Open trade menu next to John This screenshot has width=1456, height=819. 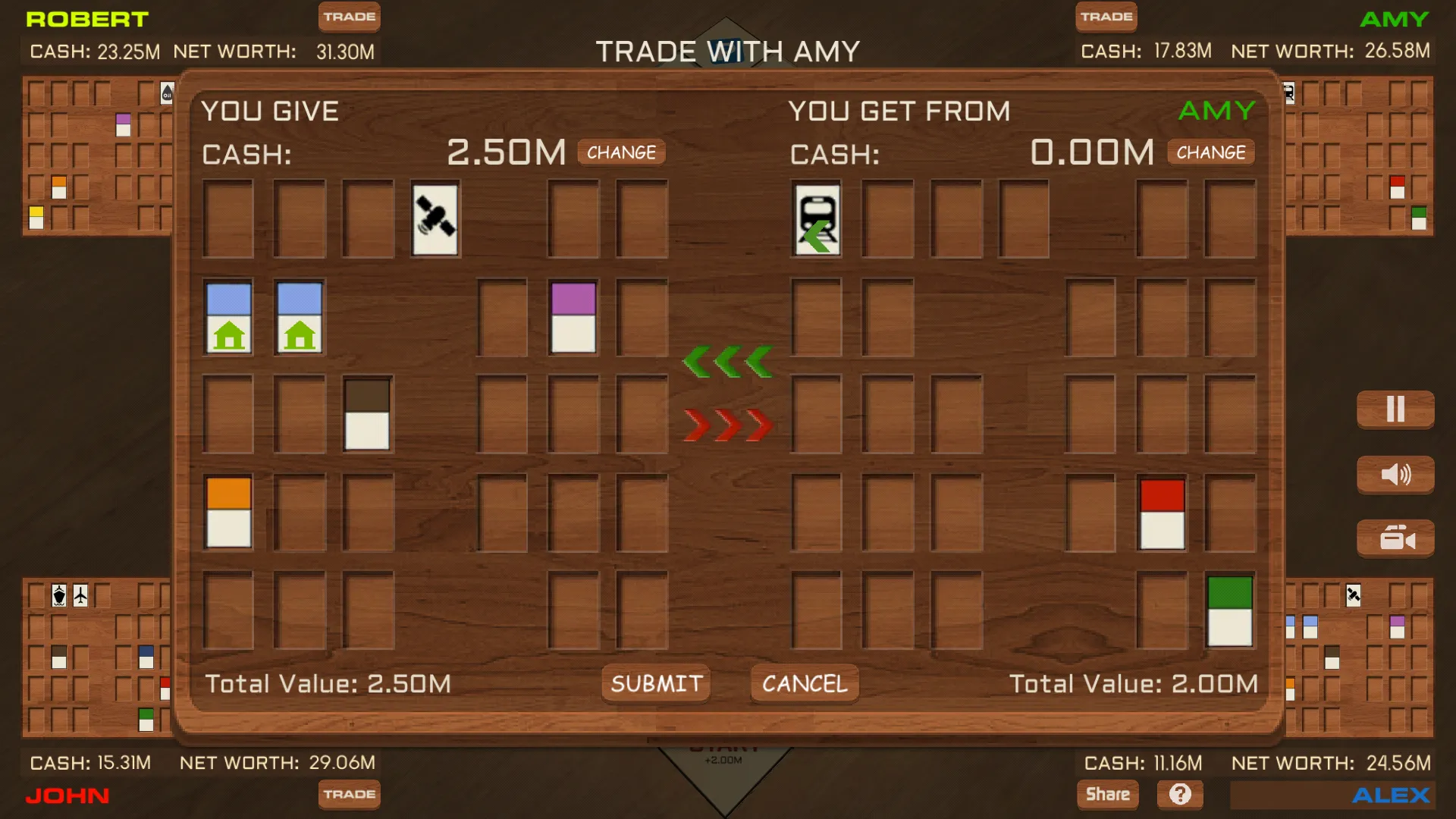(x=349, y=795)
